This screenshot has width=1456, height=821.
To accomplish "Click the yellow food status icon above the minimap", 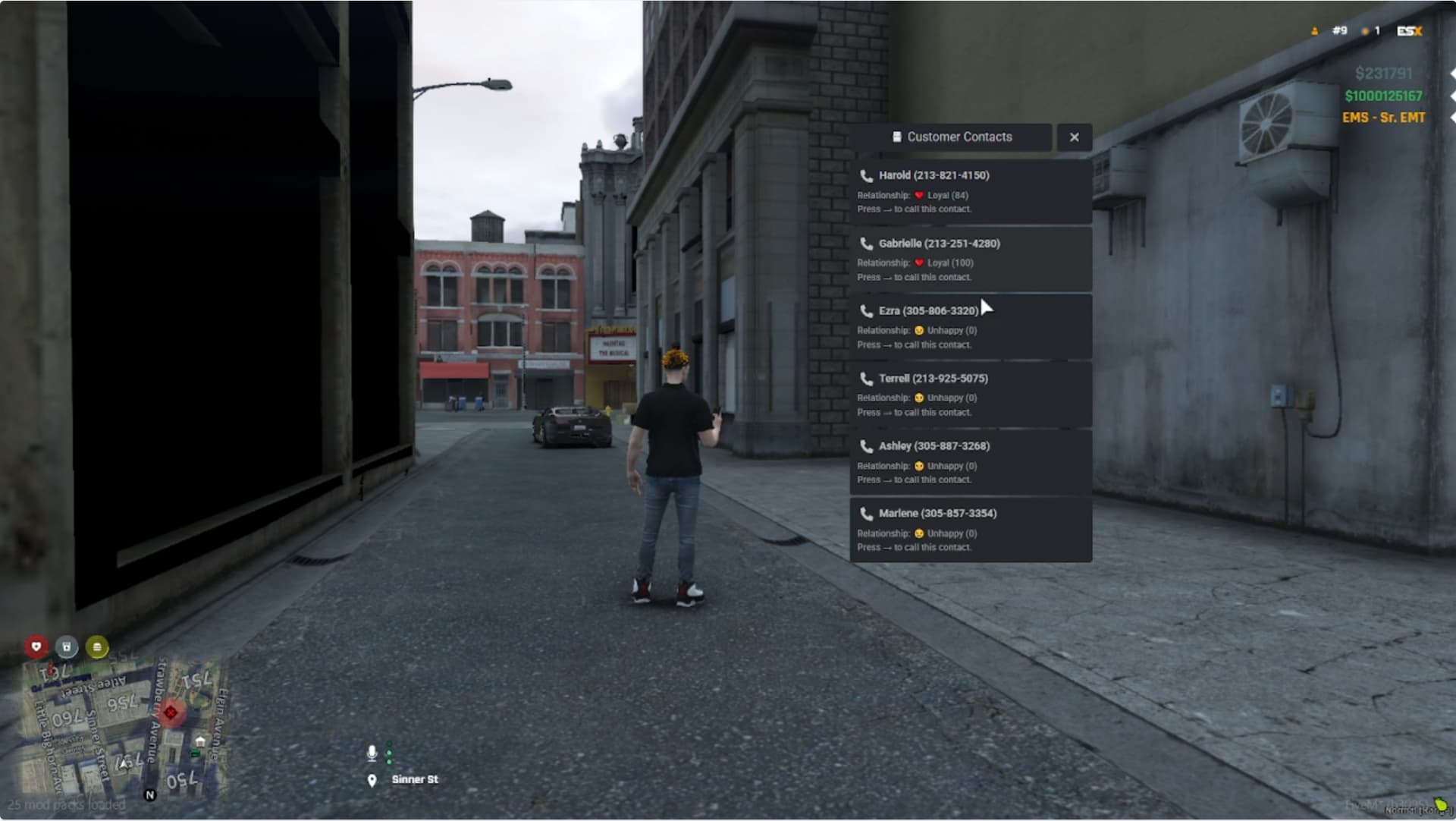I will [98, 647].
